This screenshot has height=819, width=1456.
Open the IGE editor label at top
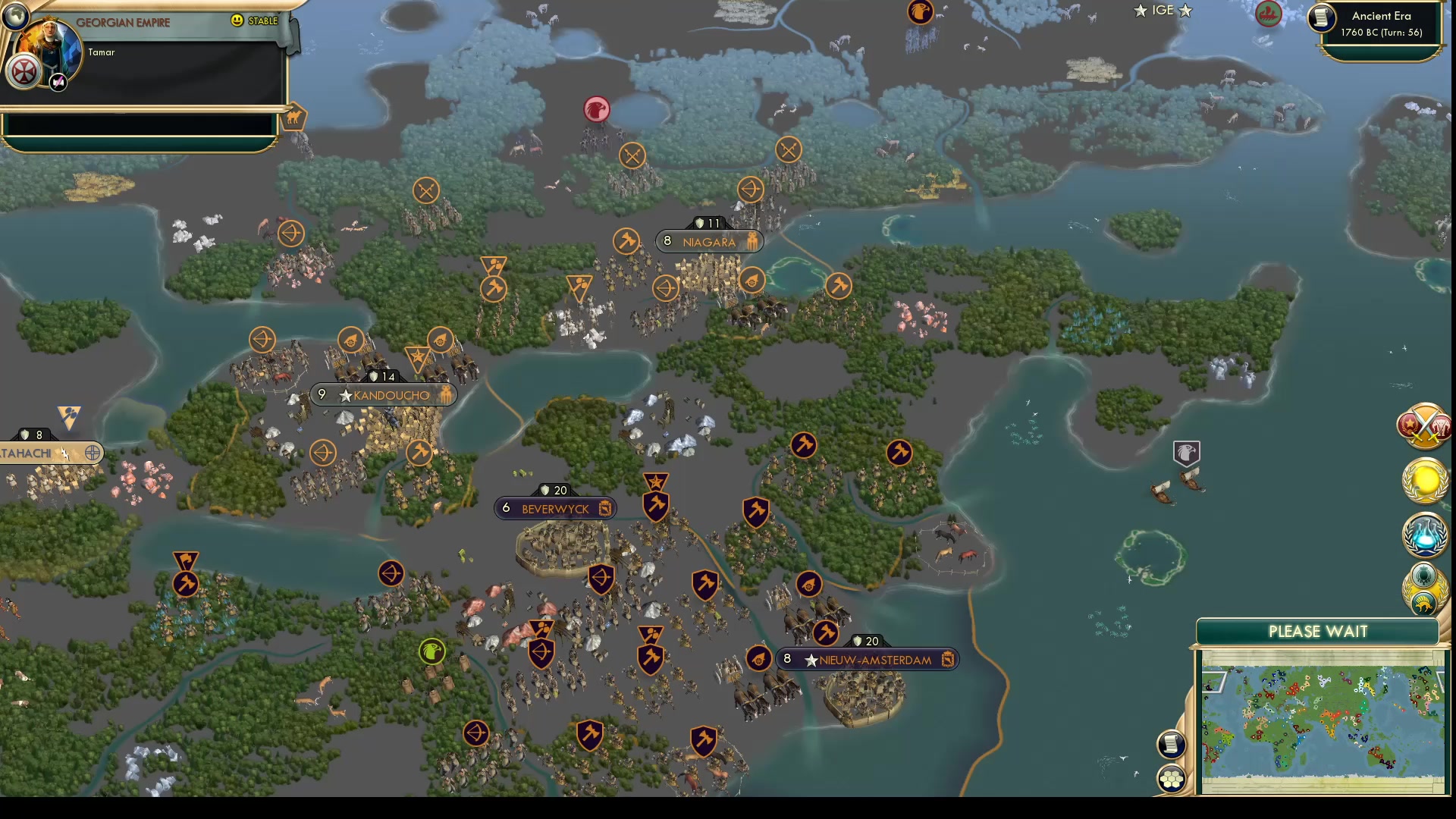(1163, 11)
